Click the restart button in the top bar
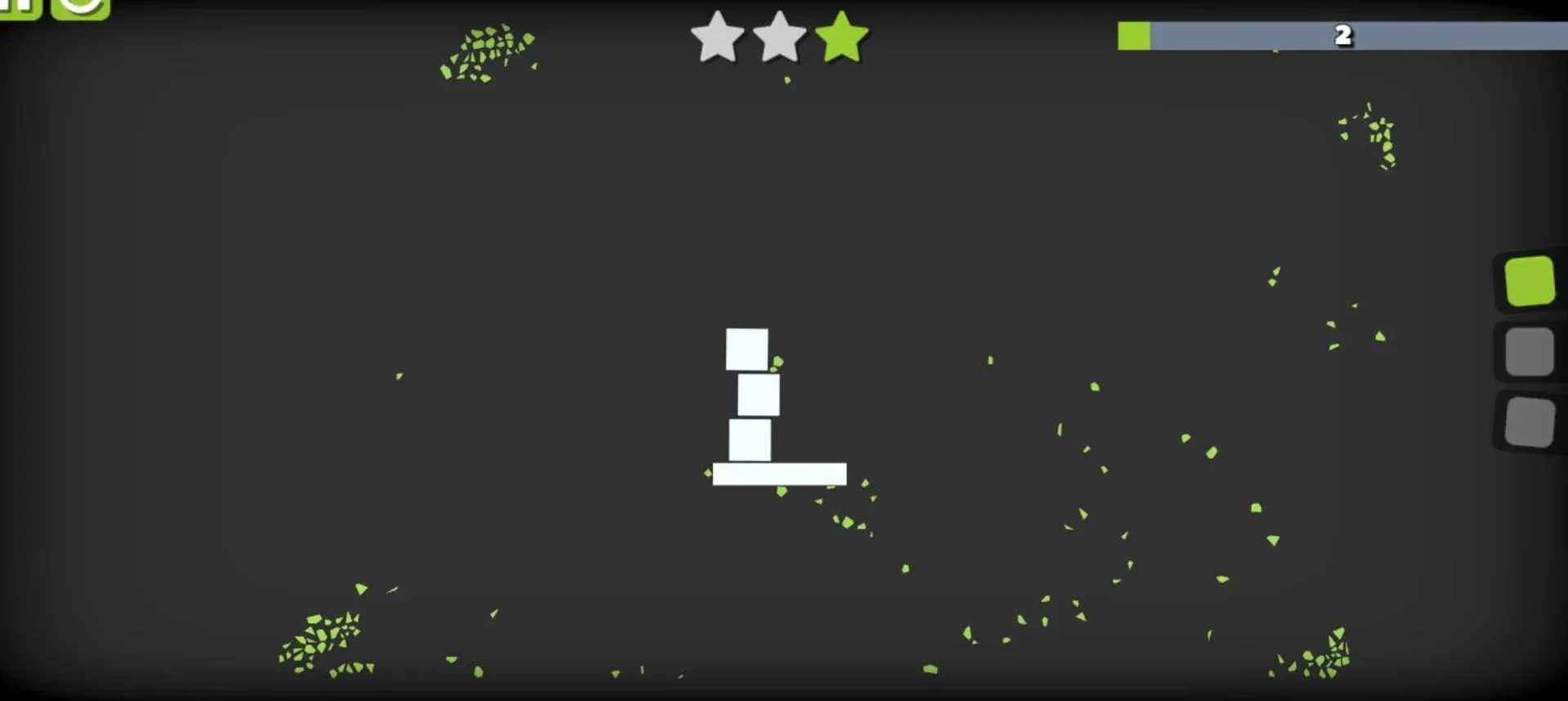 (x=79, y=10)
